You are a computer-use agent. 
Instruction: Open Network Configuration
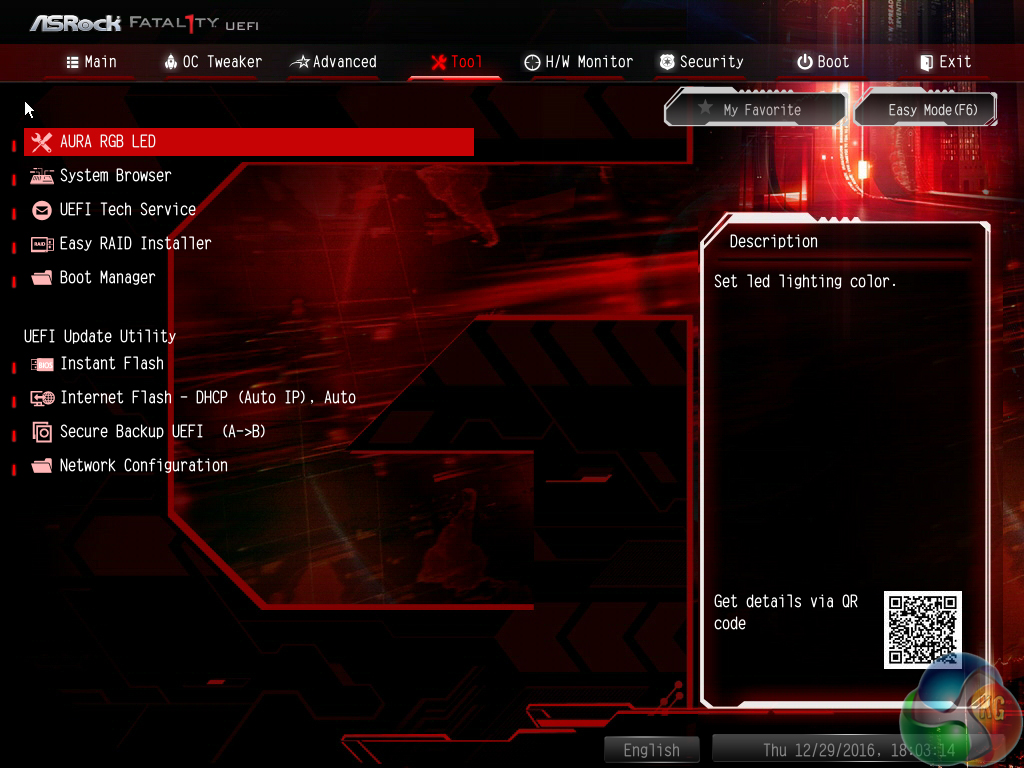click(143, 466)
